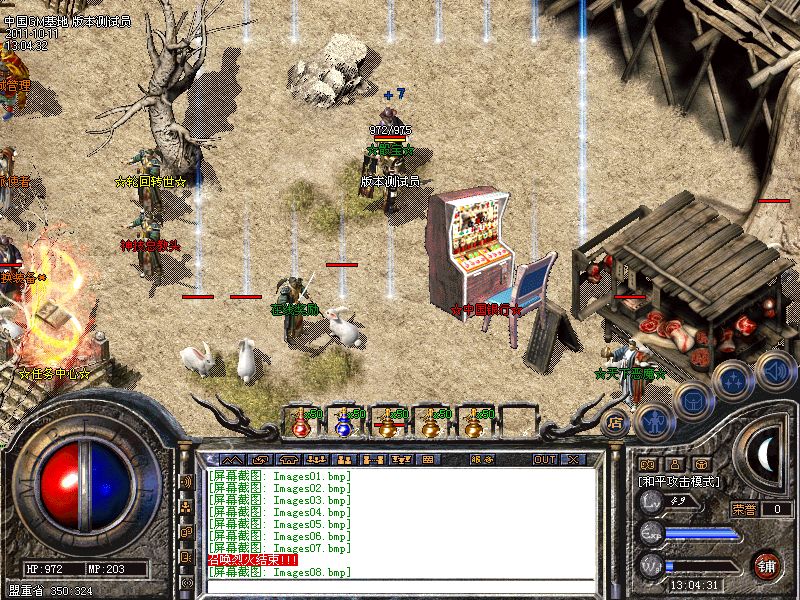Open the 店 shop round button
The image size is (800, 600).
coord(616,423)
